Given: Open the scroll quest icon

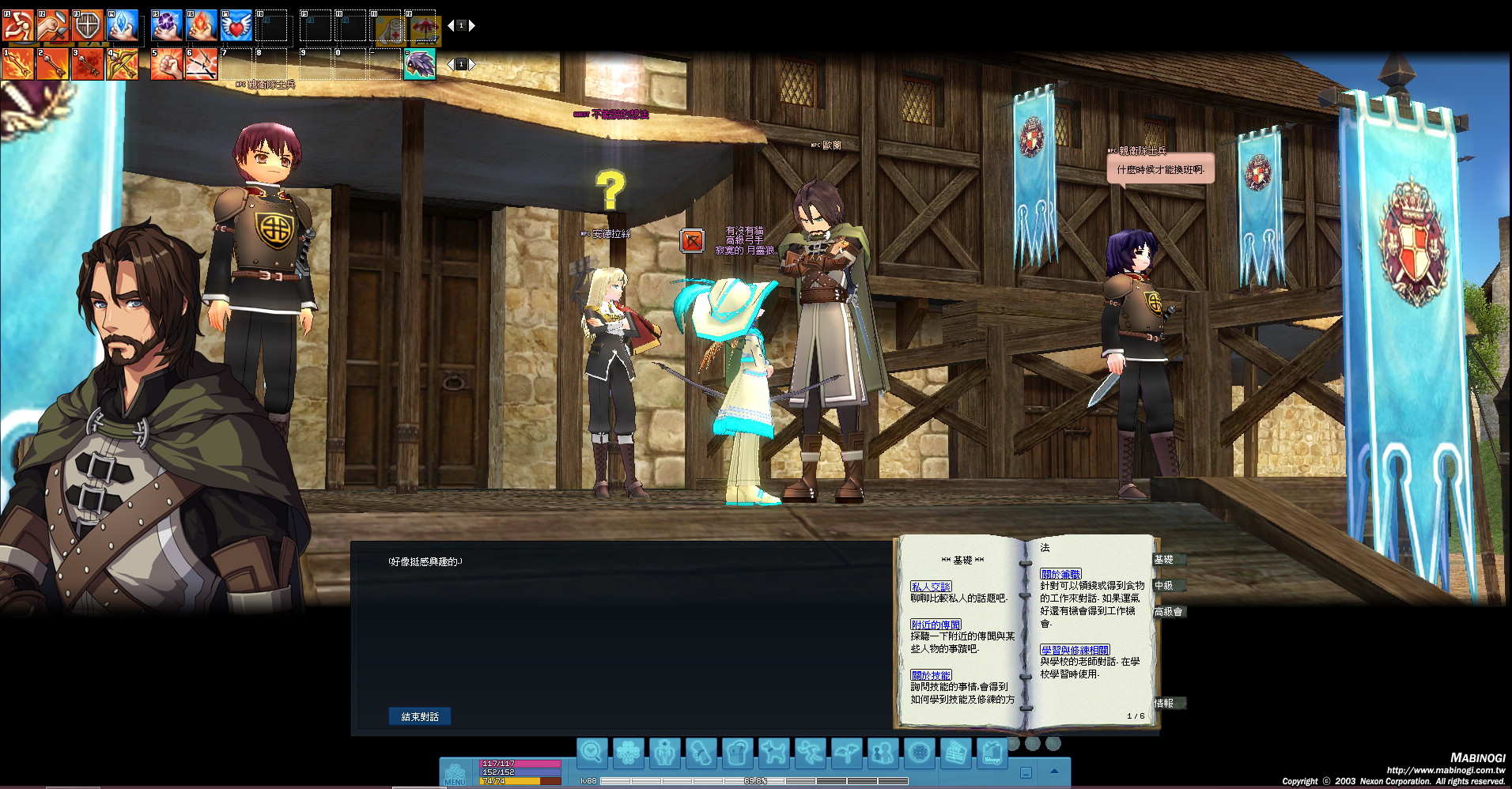Looking at the screenshot, I should [x=701, y=753].
